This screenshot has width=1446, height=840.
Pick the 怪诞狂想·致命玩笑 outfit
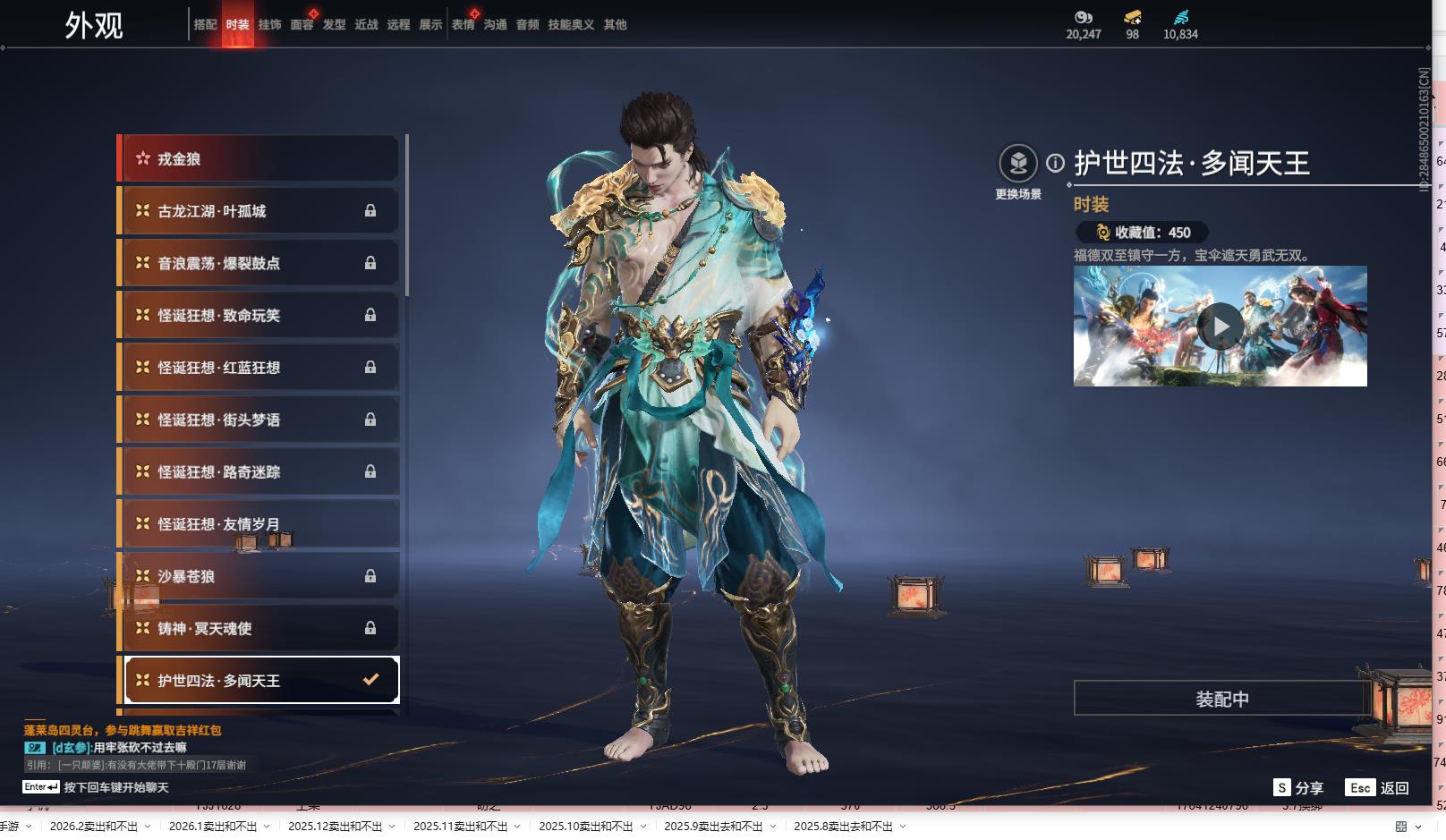pos(259,316)
